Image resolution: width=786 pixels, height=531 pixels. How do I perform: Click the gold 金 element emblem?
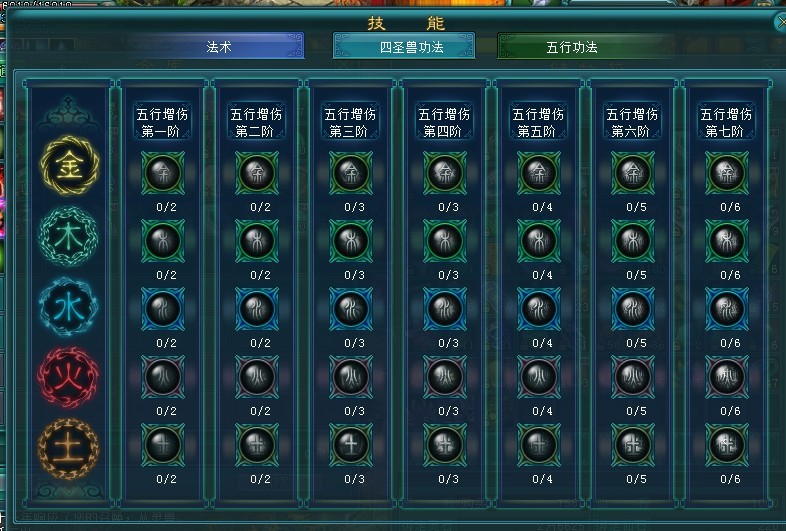[69, 165]
